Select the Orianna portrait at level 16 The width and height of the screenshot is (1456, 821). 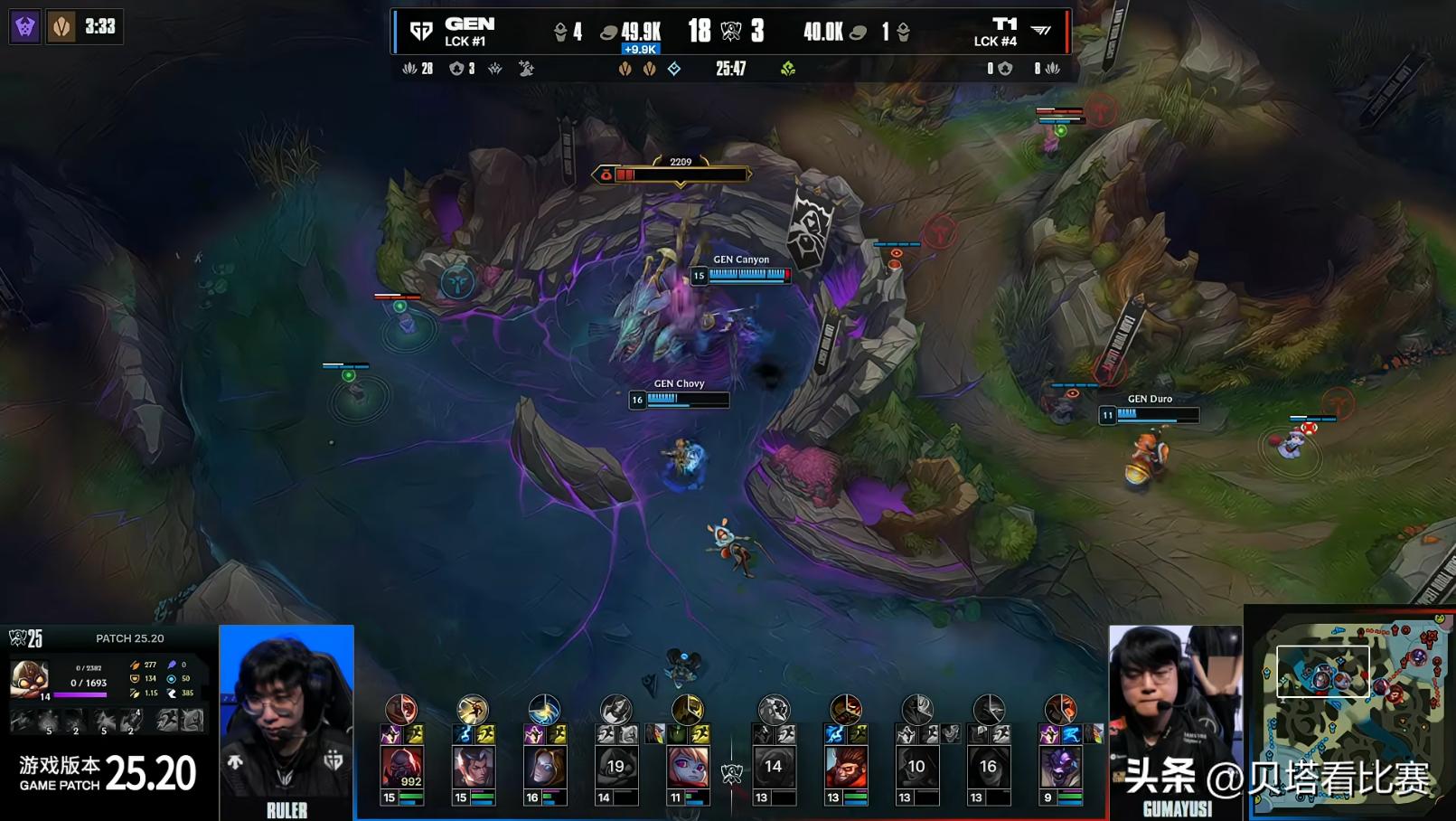click(x=544, y=767)
